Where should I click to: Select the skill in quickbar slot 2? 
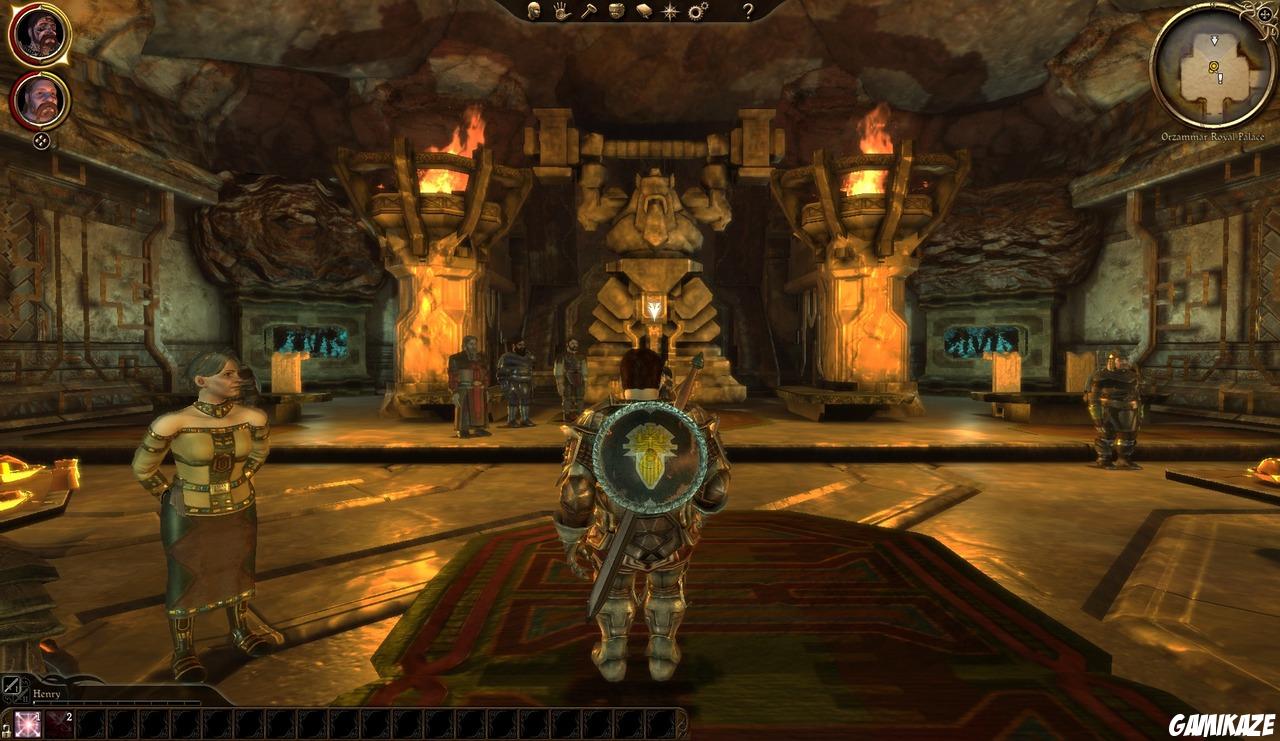click(58, 724)
